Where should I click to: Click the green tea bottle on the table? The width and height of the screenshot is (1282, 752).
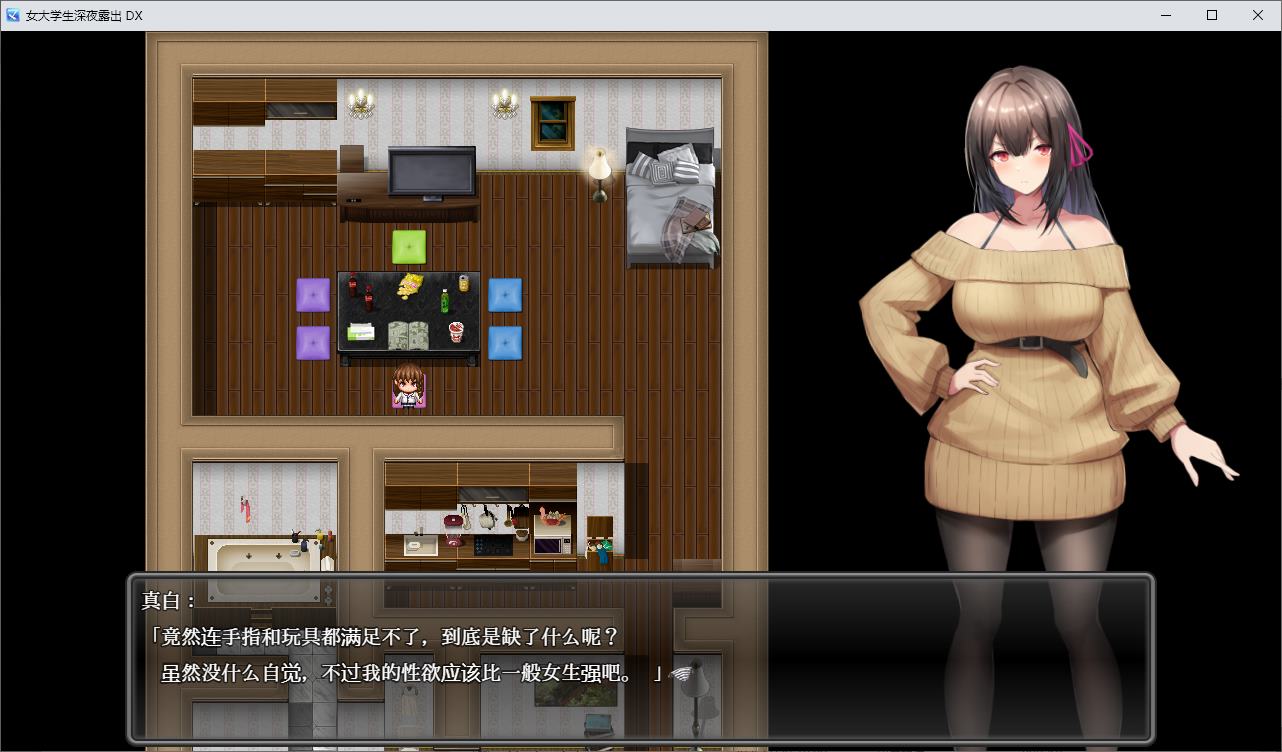tap(445, 301)
